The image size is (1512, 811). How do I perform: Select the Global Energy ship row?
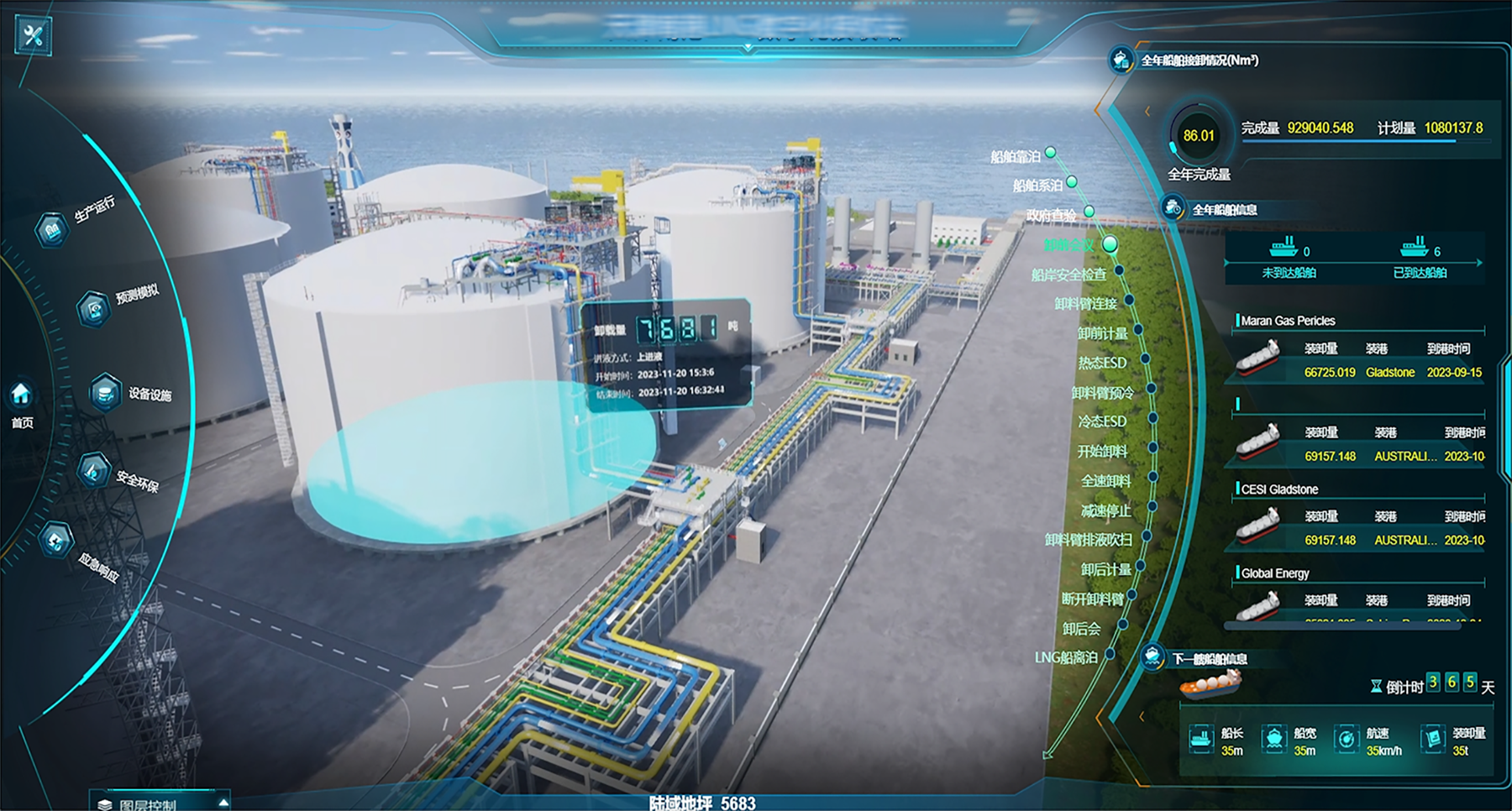(1358, 598)
